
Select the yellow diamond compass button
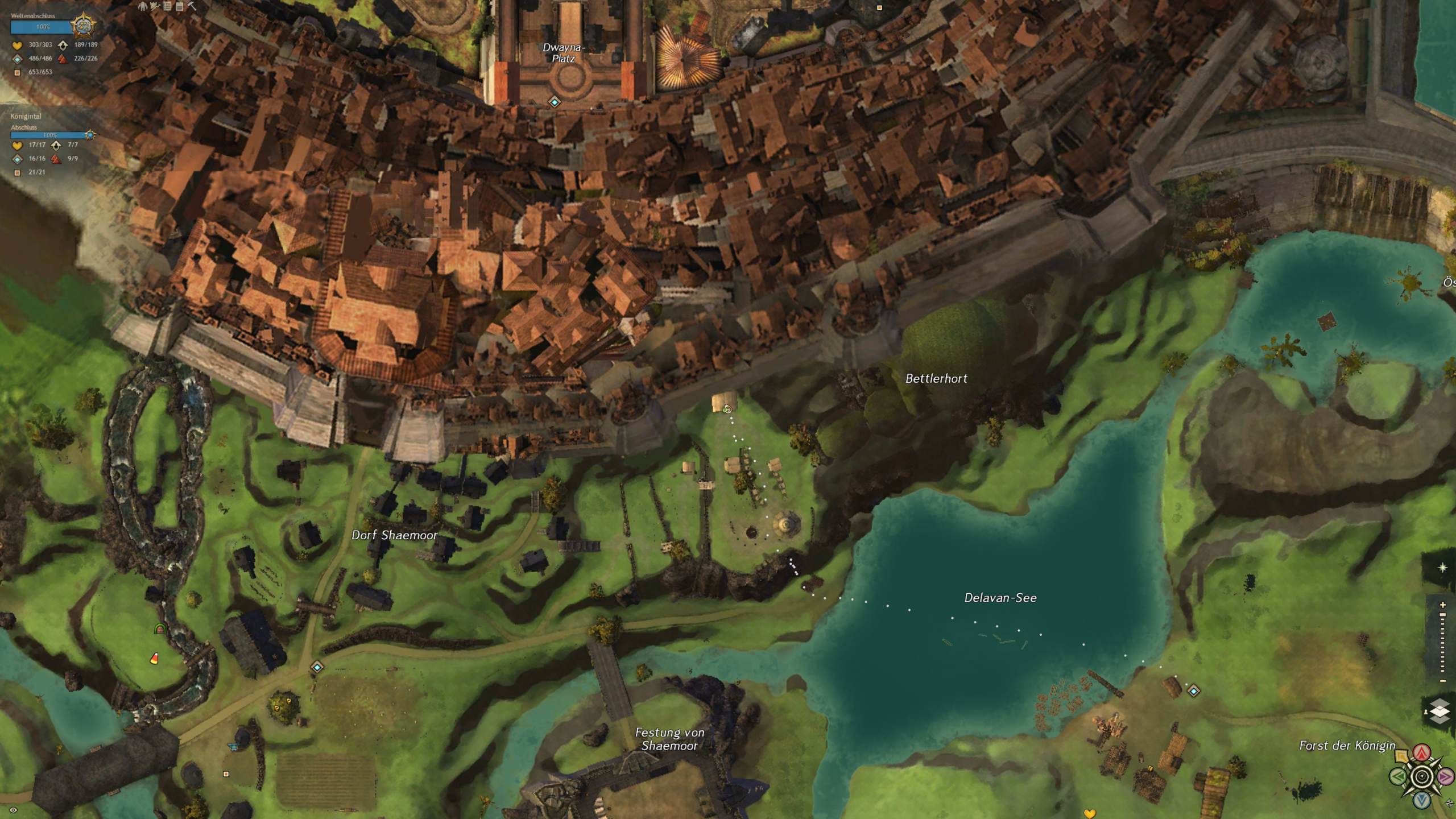click(1402, 756)
